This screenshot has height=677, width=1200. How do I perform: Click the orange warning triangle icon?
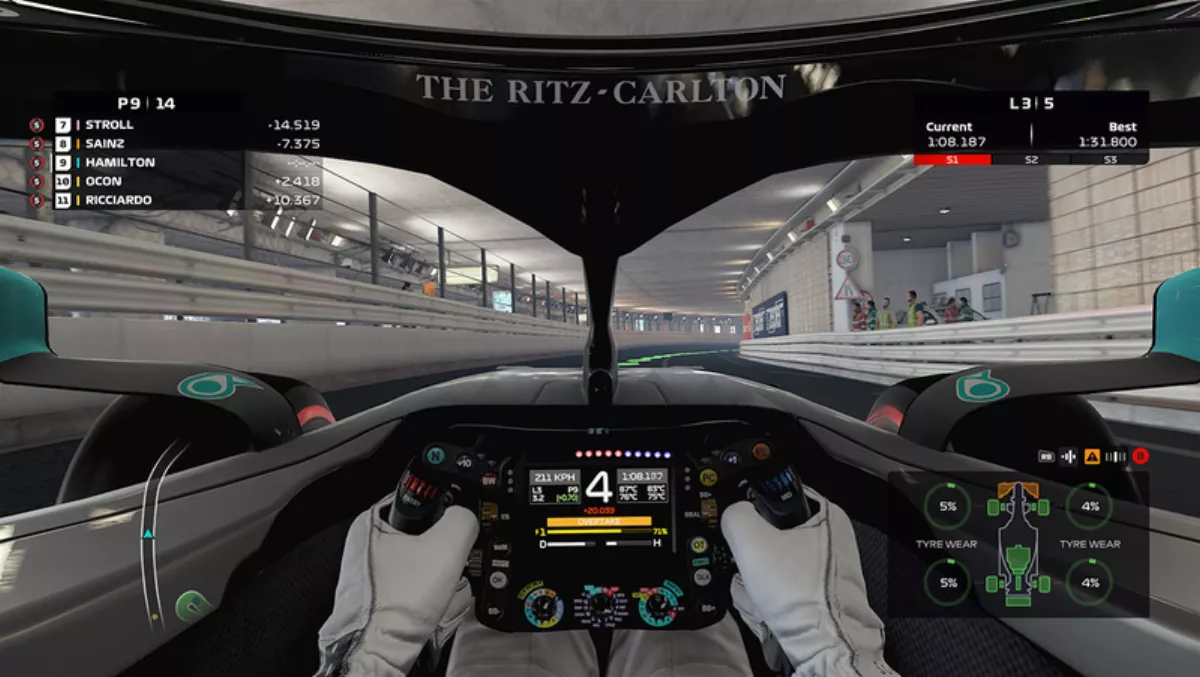point(1092,457)
